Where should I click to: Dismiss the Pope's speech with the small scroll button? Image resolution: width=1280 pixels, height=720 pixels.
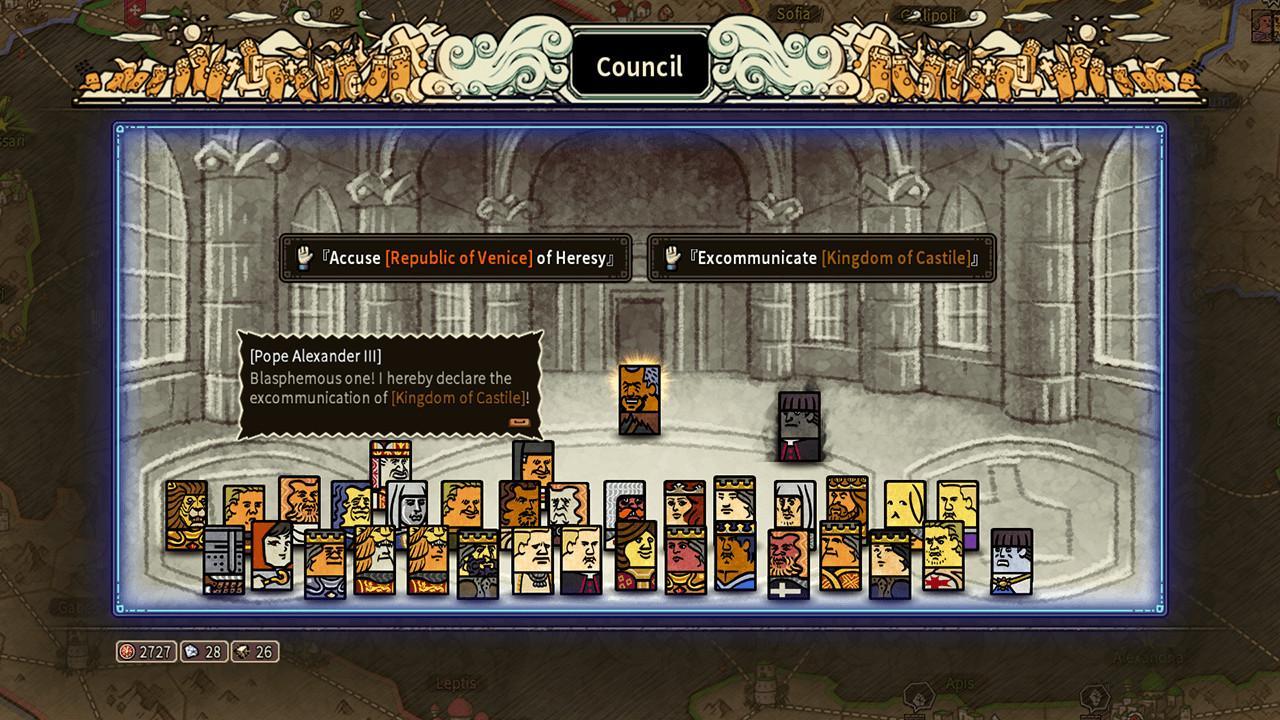520,421
